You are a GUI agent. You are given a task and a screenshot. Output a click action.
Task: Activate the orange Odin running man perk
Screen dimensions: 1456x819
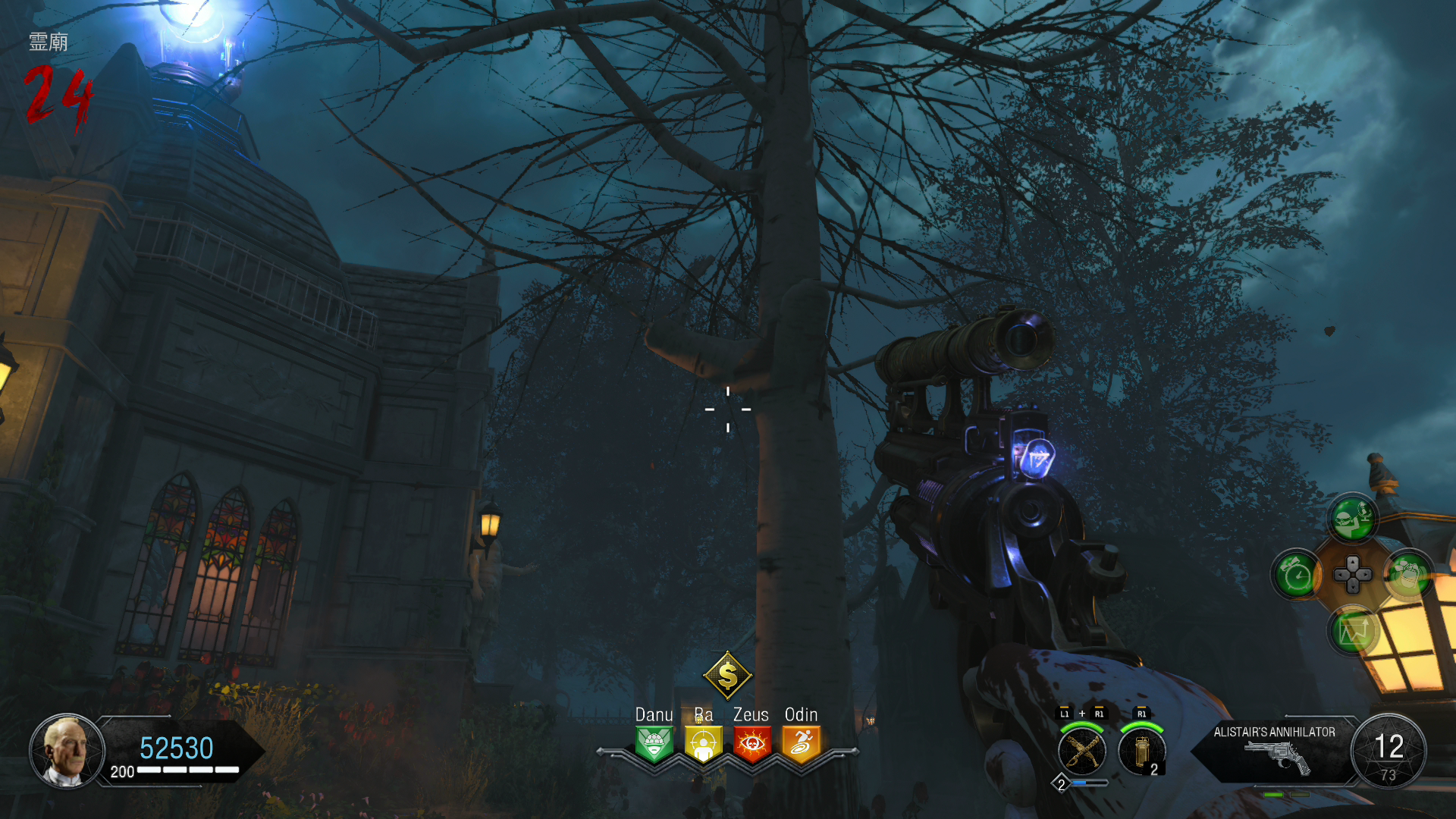click(x=801, y=743)
